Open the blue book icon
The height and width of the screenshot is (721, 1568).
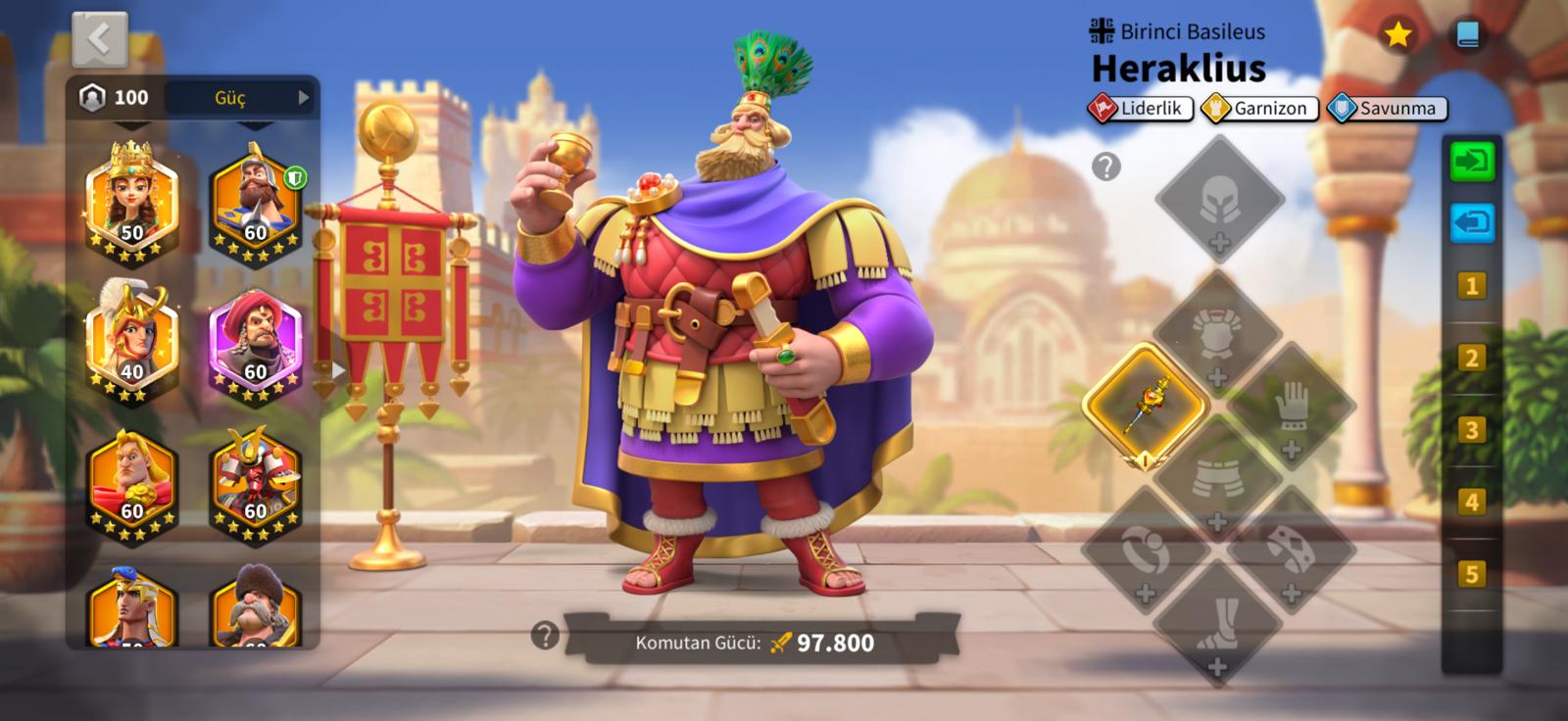click(x=1467, y=35)
